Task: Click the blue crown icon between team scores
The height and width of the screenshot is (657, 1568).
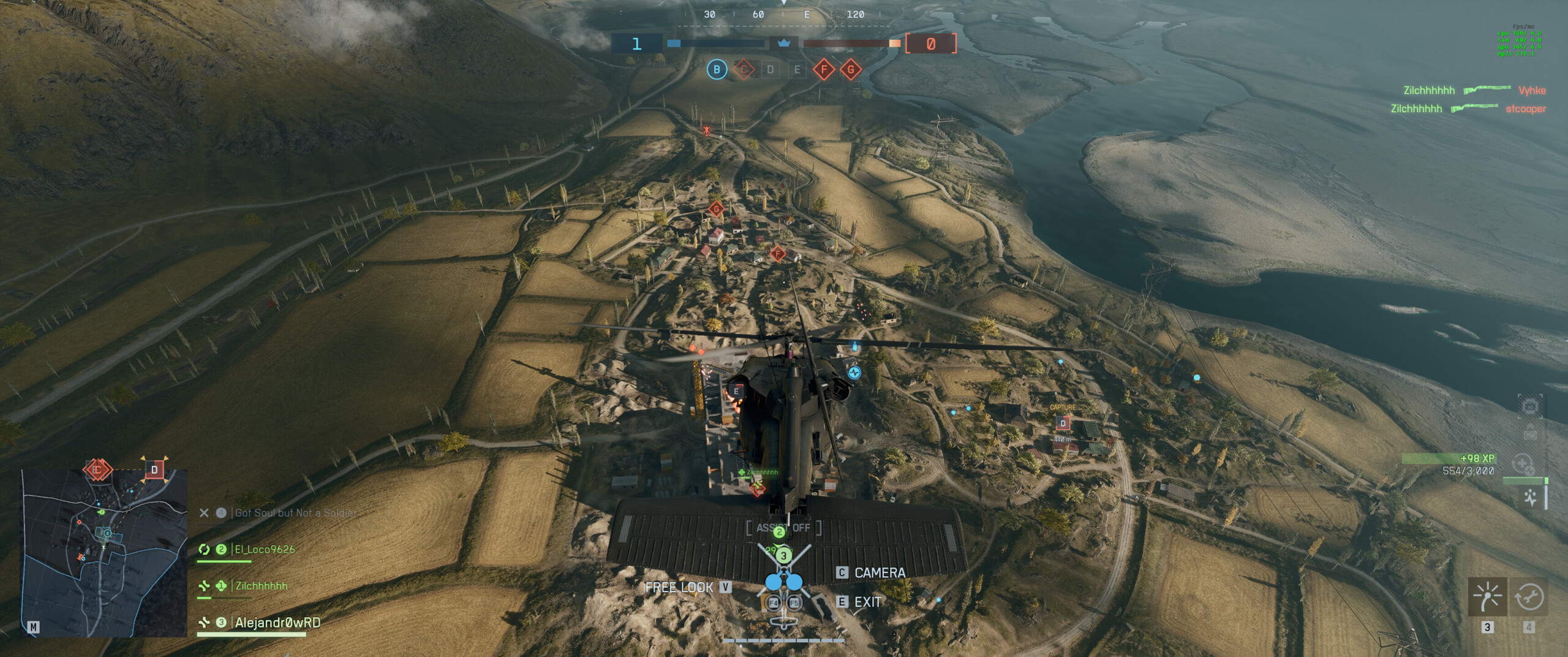Action: [x=783, y=43]
